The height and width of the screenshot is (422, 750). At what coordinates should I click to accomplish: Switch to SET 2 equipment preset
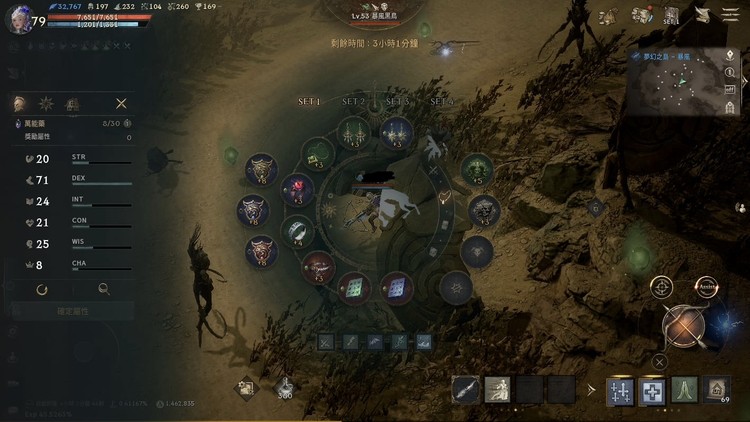353,102
